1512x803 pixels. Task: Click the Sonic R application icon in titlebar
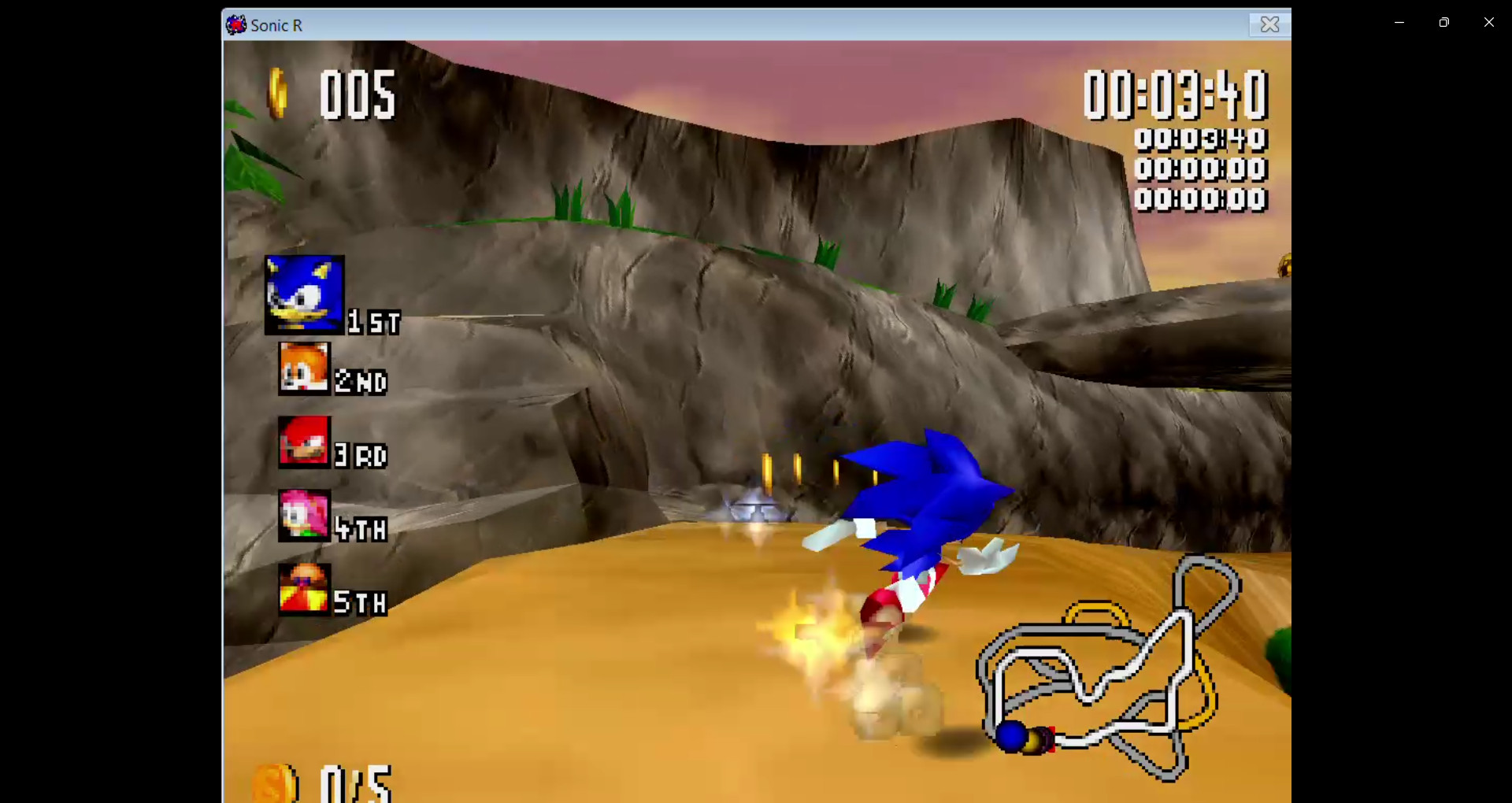coord(235,24)
